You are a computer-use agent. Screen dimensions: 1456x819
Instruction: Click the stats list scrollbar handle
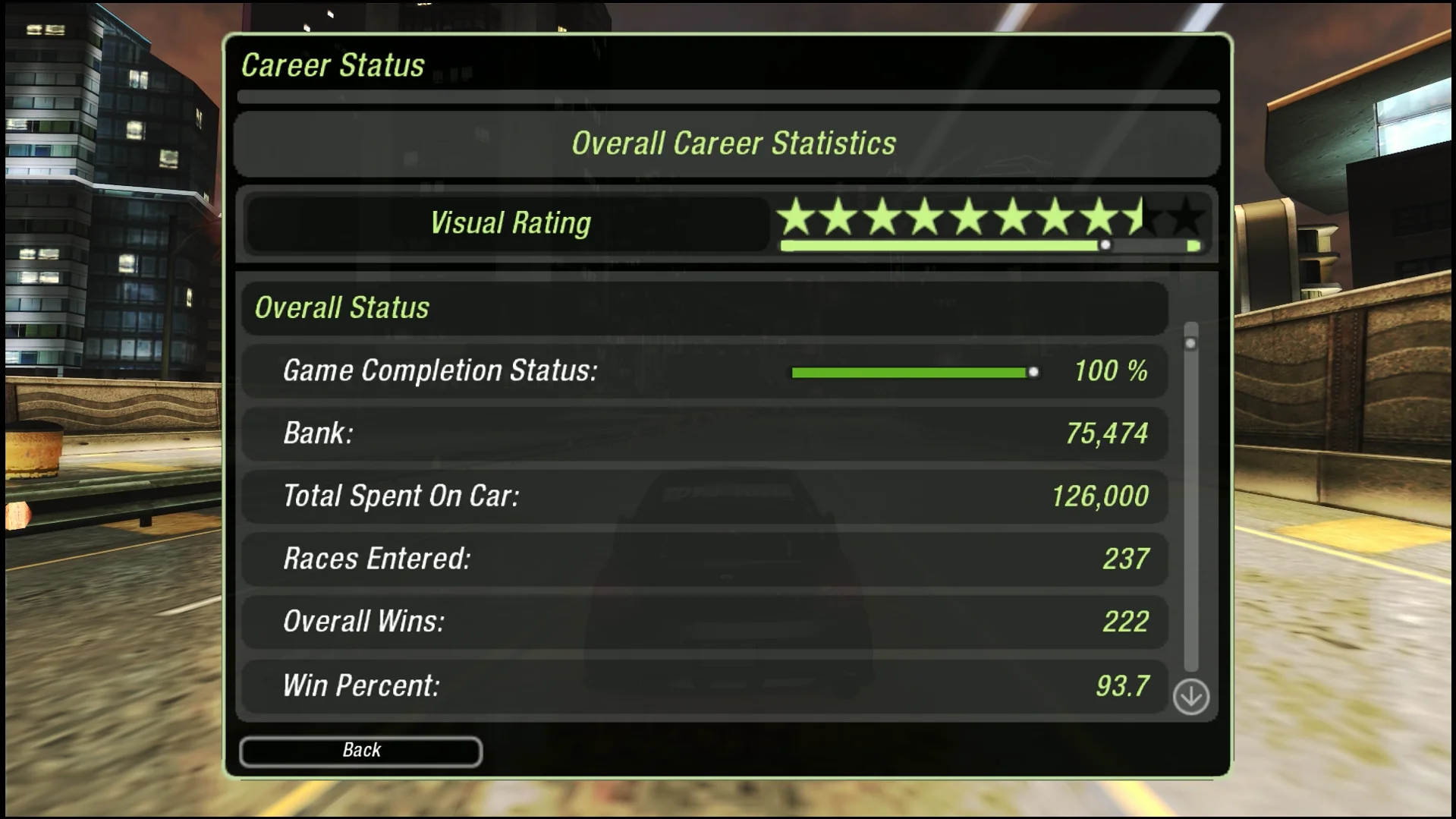click(1190, 342)
